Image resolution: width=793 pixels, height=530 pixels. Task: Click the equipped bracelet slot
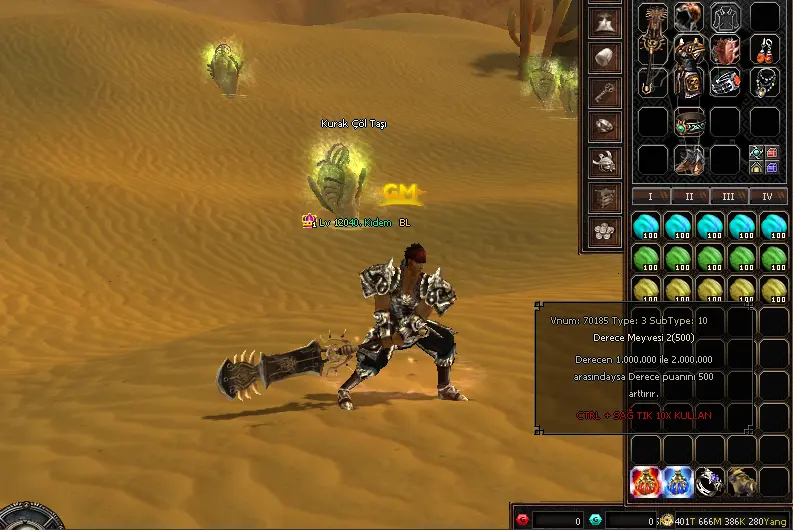click(x=727, y=82)
